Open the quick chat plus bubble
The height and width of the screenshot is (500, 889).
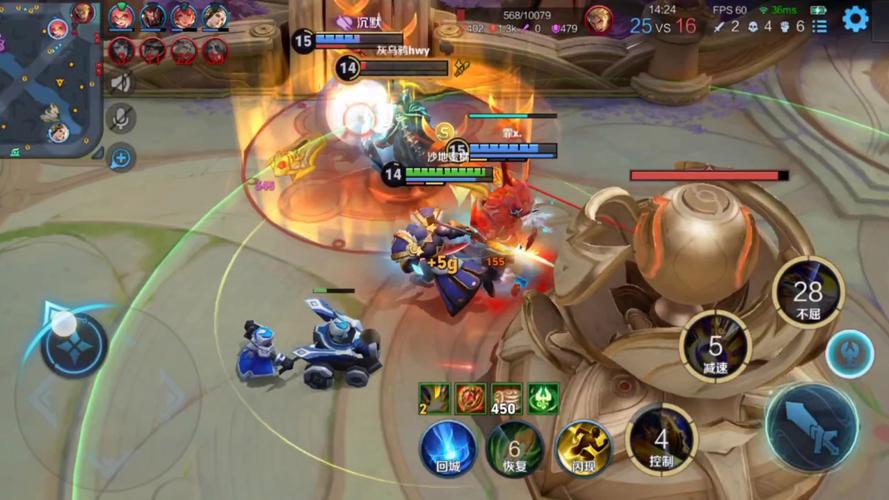pyautogui.click(x=121, y=156)
